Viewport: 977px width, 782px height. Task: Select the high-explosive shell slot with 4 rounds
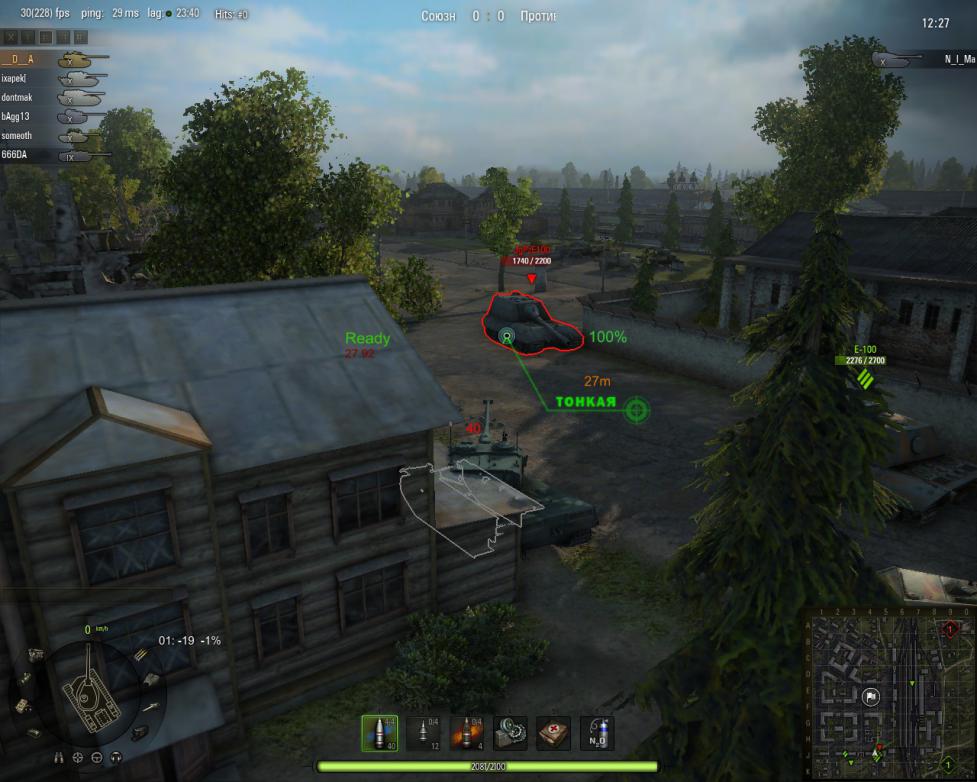[467, 733]
